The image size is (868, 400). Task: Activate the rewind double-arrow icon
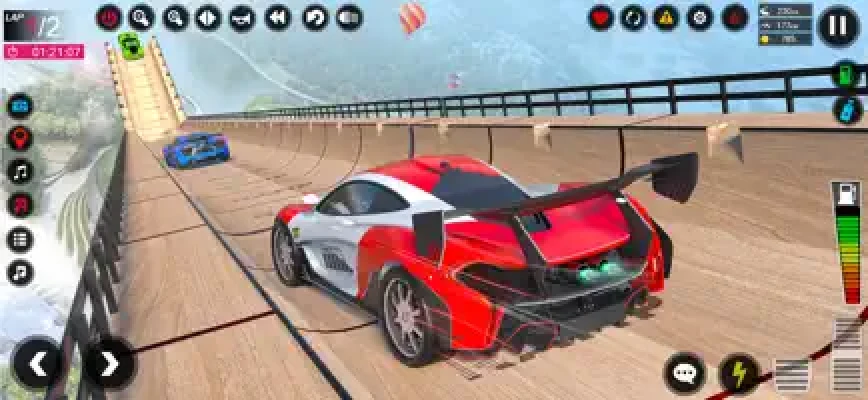tap(277, 17)
